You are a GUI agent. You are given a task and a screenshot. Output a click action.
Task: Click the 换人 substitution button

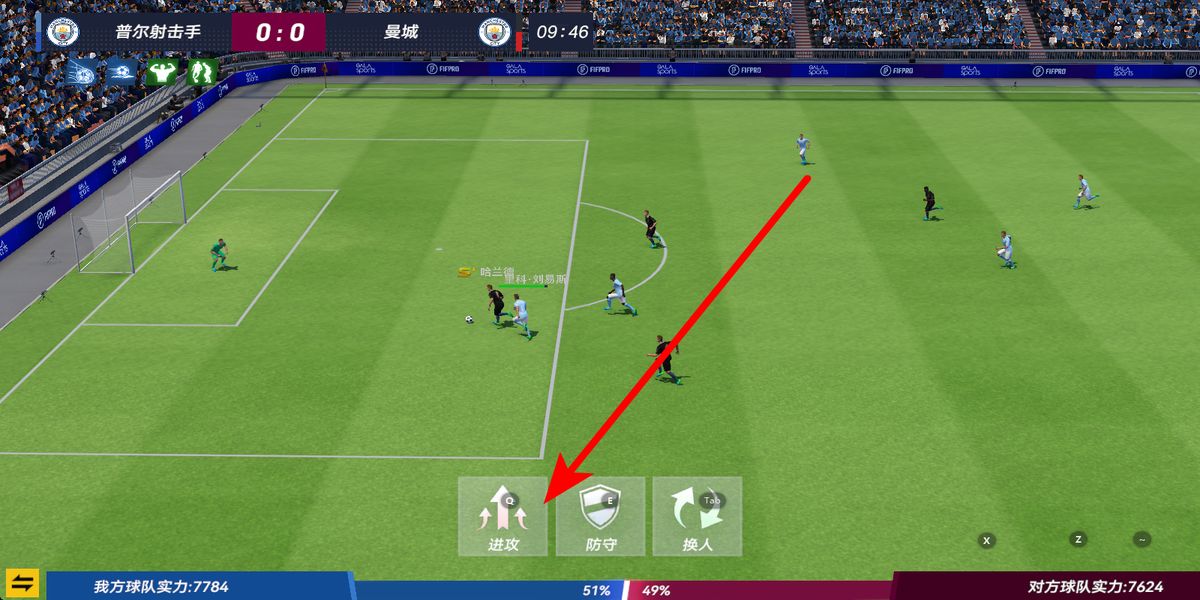(697, 516)
